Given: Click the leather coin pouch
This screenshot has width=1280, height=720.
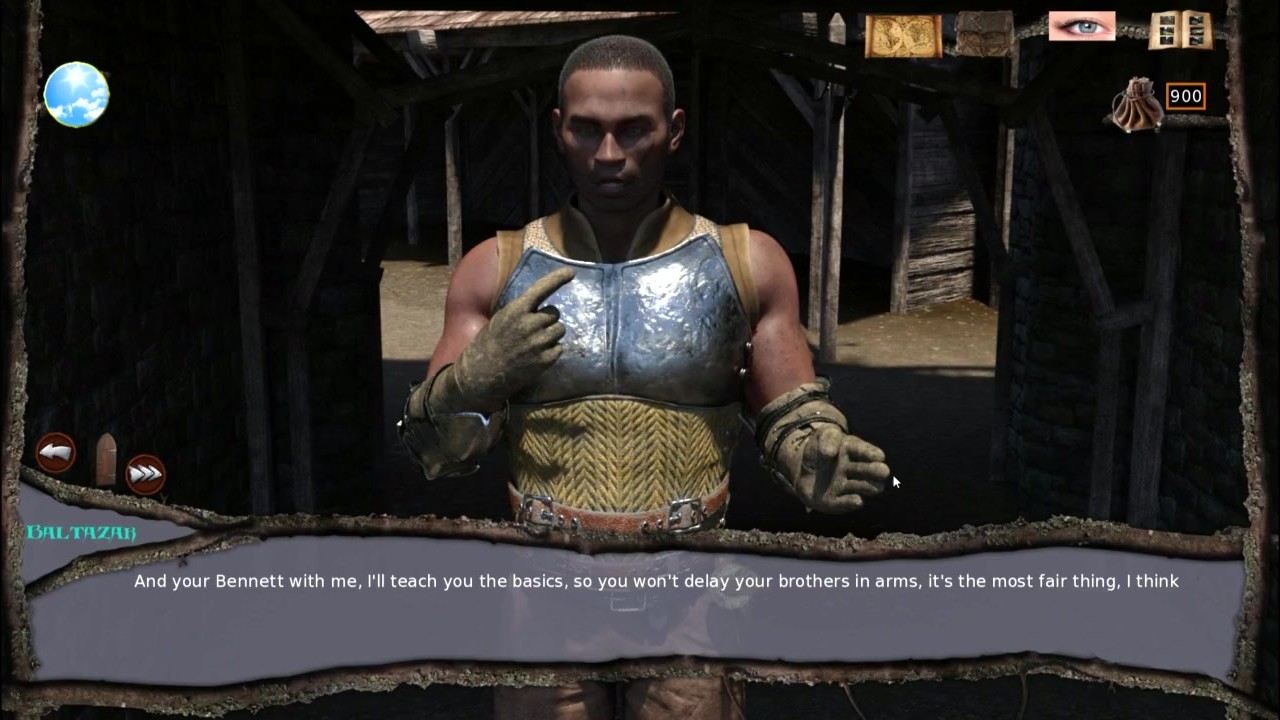Looking at the screenshot, I should click(x=1138, y=105).
